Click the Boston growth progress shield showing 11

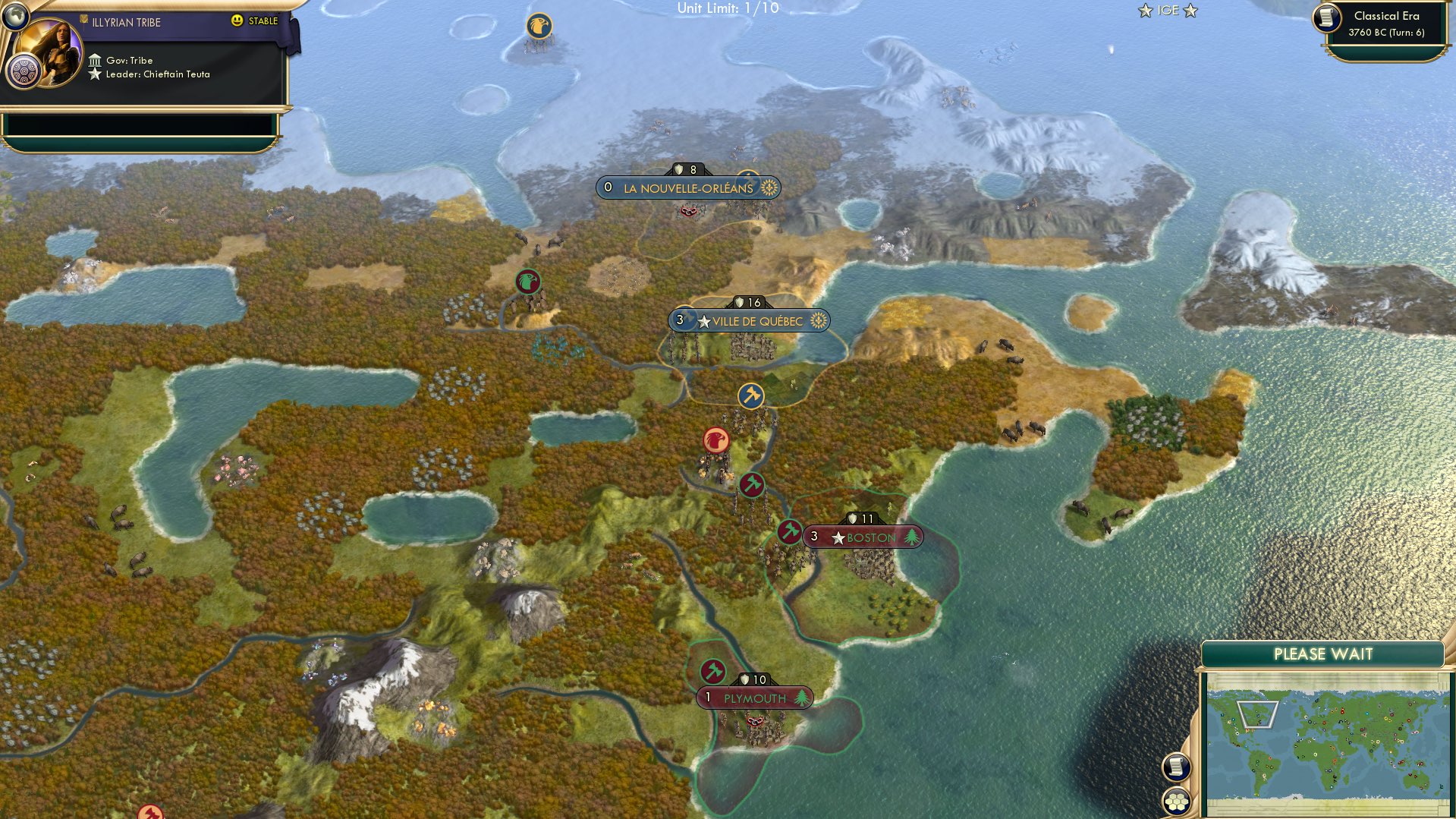[x=861, y=518]
